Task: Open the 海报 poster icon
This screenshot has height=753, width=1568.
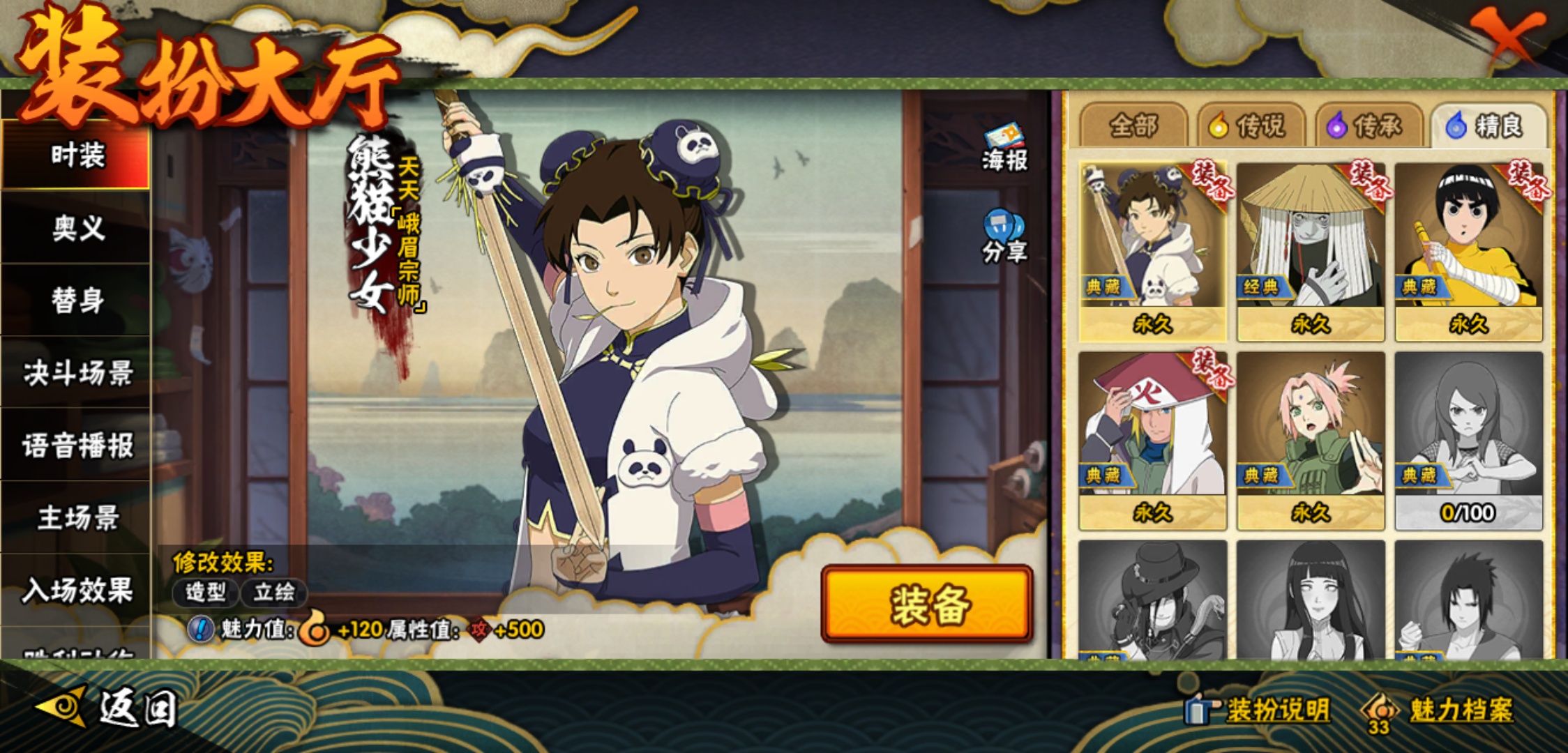Action: pyautogui.click(x=1004, y=148)
